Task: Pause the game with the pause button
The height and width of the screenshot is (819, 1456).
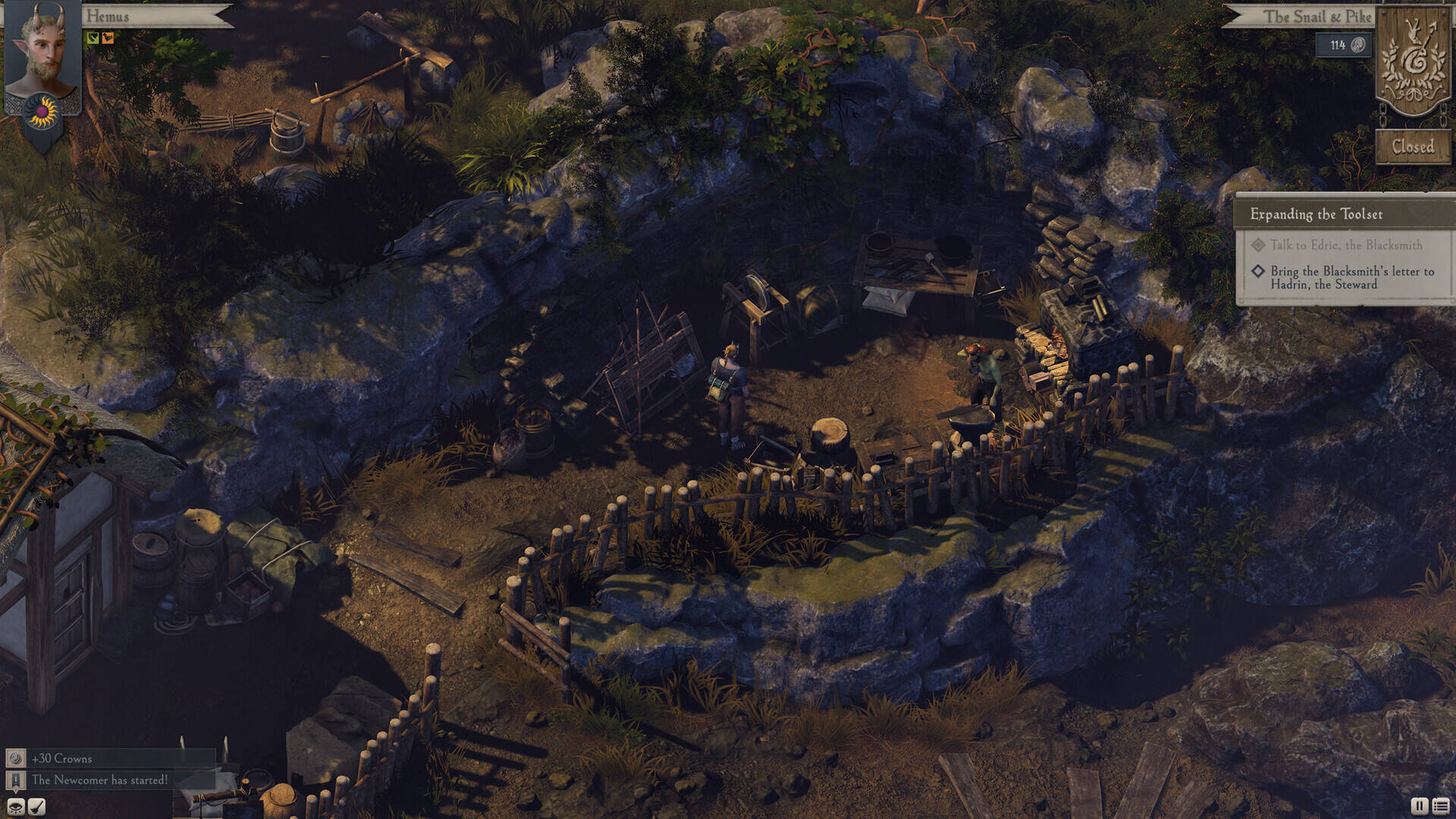Action: pyautogui.click(x=1419, y=806)
